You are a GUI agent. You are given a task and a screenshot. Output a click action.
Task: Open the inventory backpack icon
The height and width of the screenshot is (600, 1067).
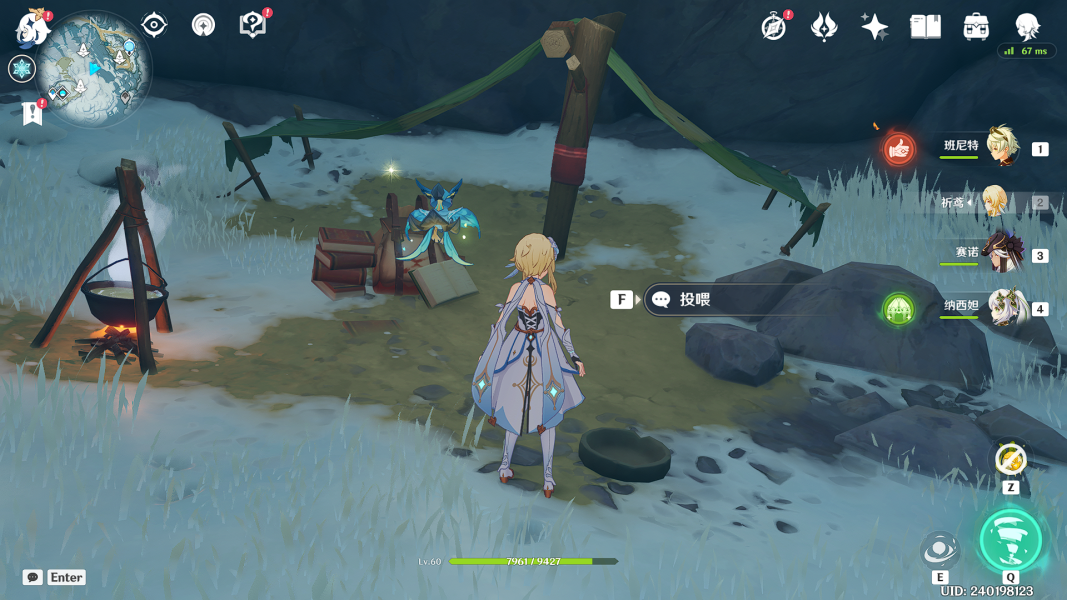click(x=976, y=27)
